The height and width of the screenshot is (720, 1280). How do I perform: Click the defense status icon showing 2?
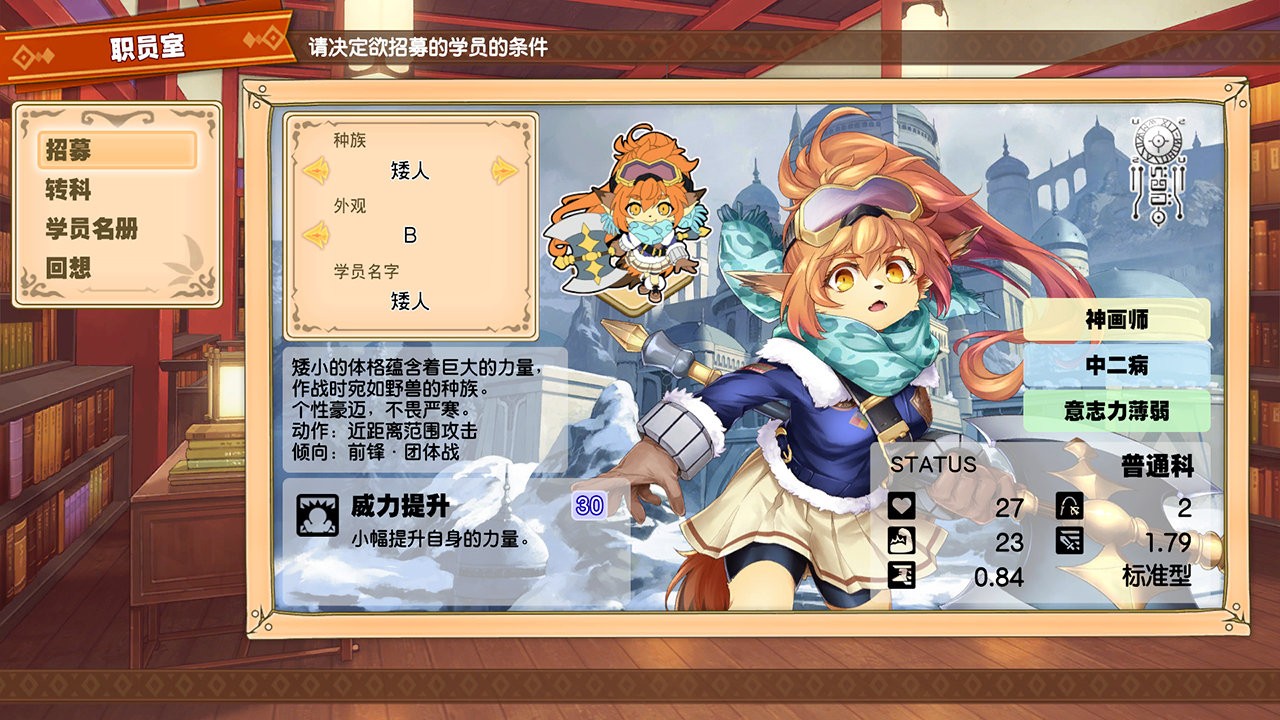[1068, 507]
